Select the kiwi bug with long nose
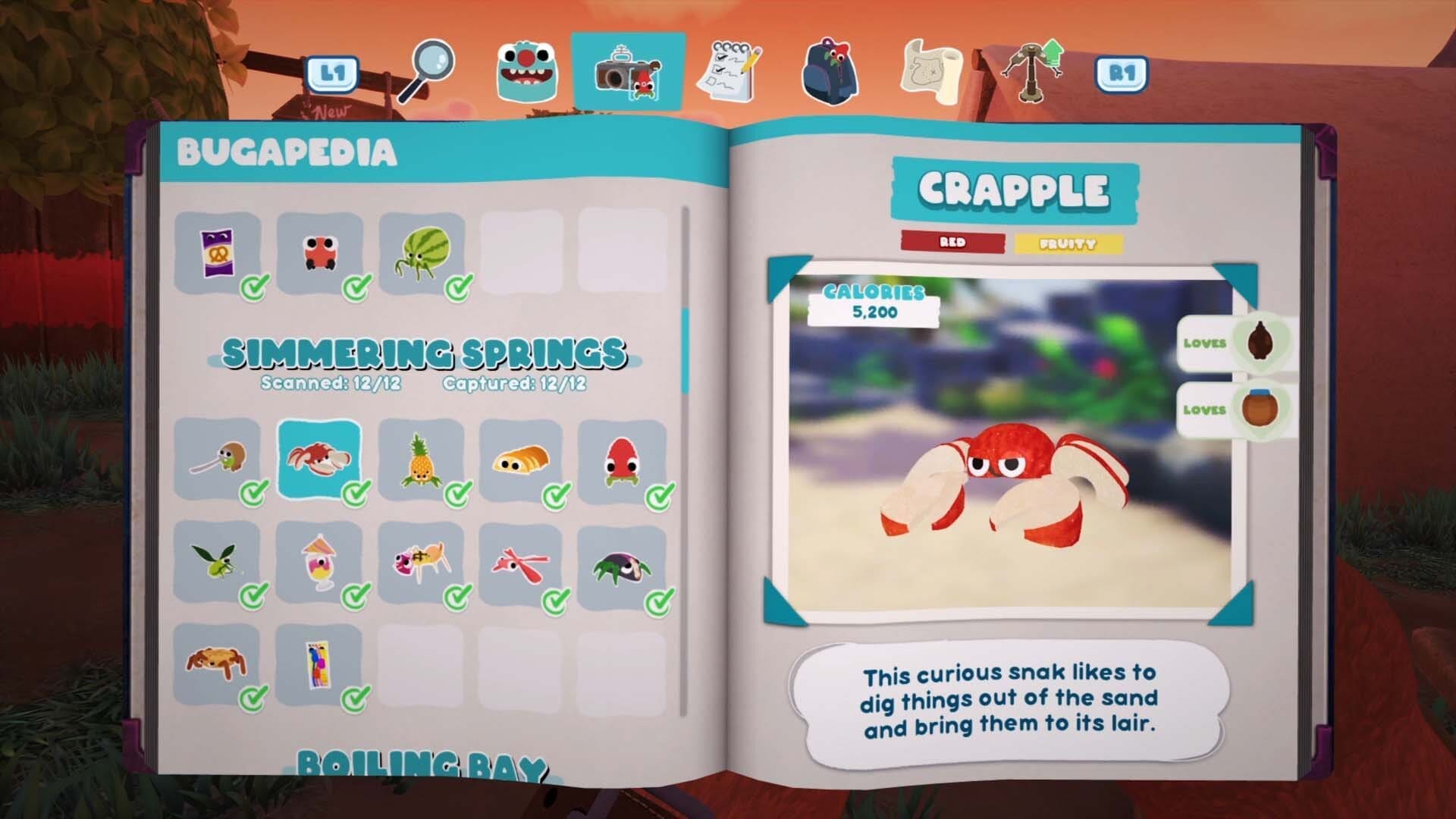The height and width of the screenshot is (819, 1456). pyautogui.click(x=217, y=460)
